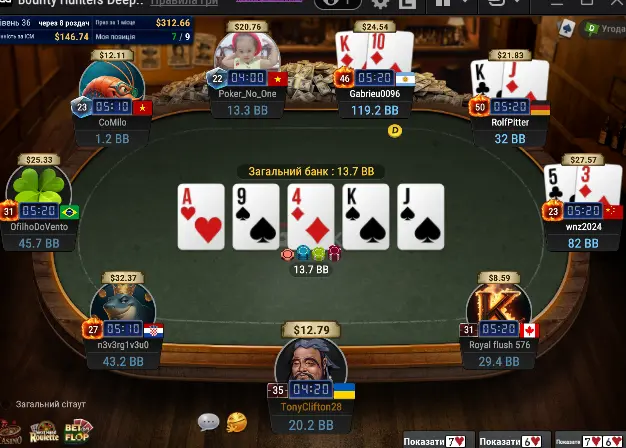The width and height of the screenshot is (626, 448).
Task: Show both the 7 and 6 of hearts
Action: pyautogui.click(x=589, y=440)
